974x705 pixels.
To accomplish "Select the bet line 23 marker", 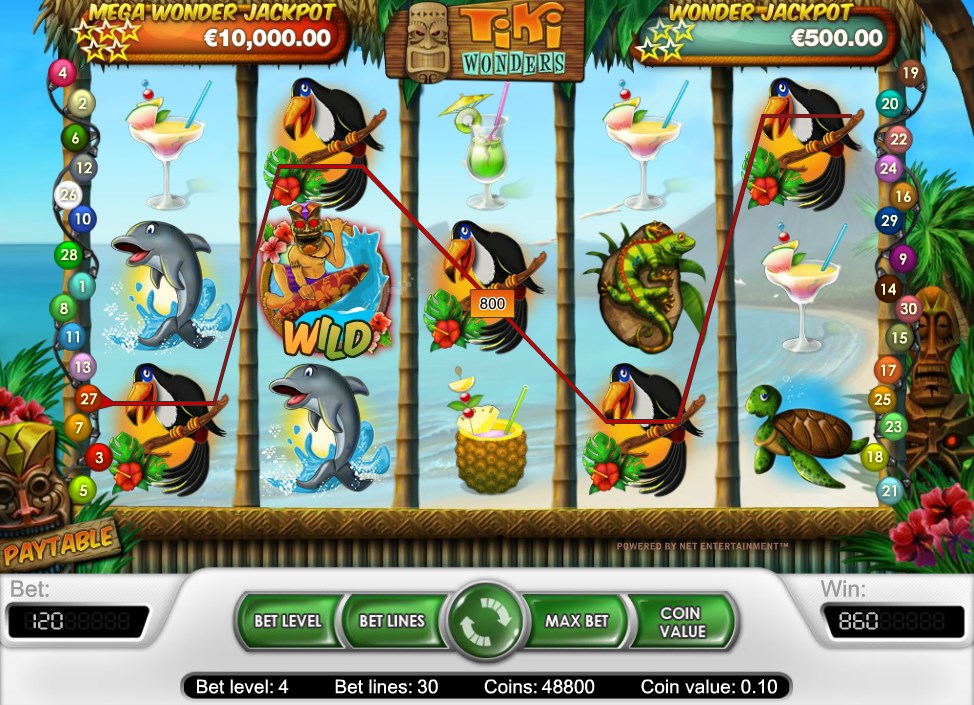I will [x=892, y=427].
